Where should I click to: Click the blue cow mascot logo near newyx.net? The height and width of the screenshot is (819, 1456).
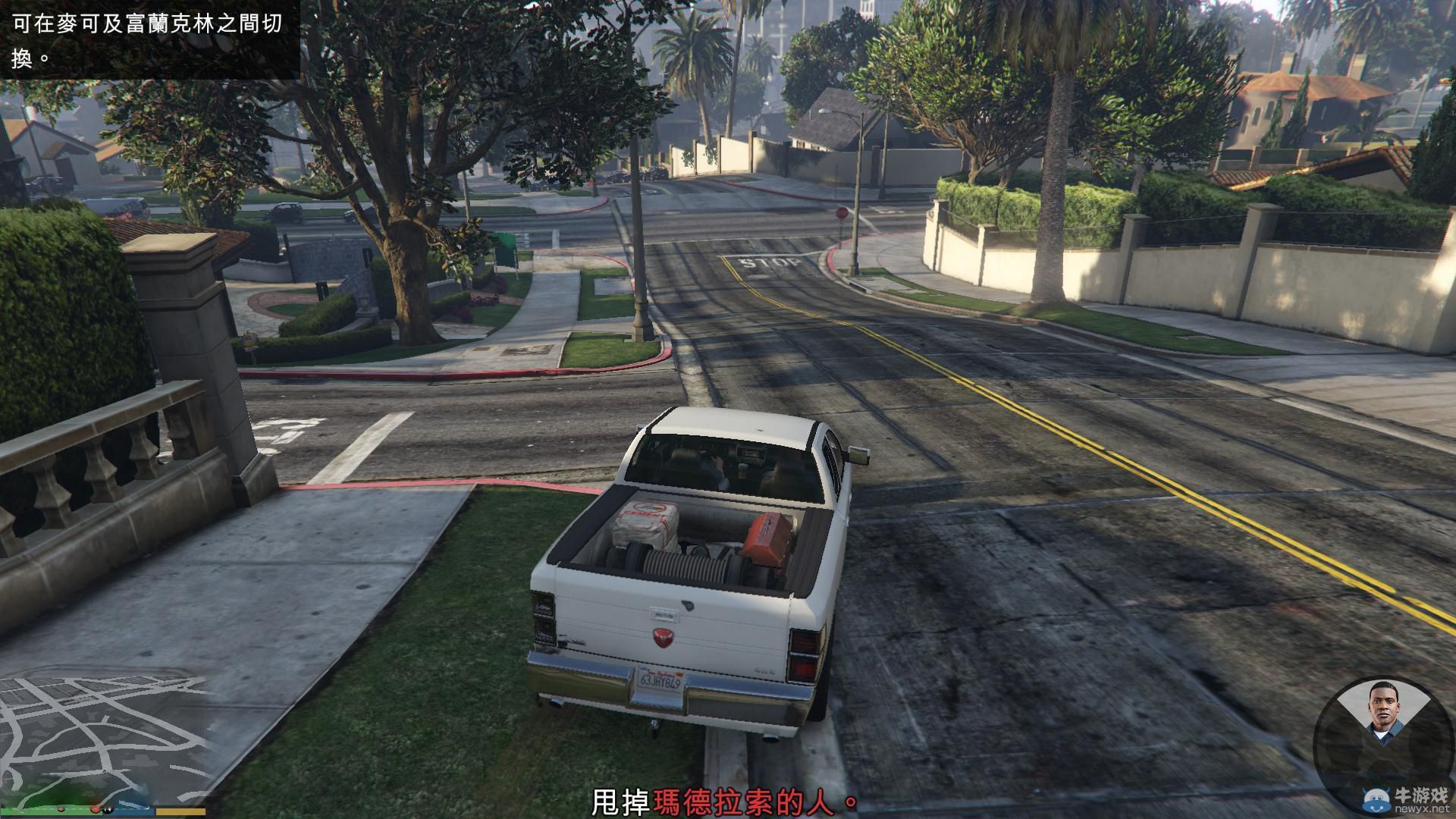(1374, 798)
